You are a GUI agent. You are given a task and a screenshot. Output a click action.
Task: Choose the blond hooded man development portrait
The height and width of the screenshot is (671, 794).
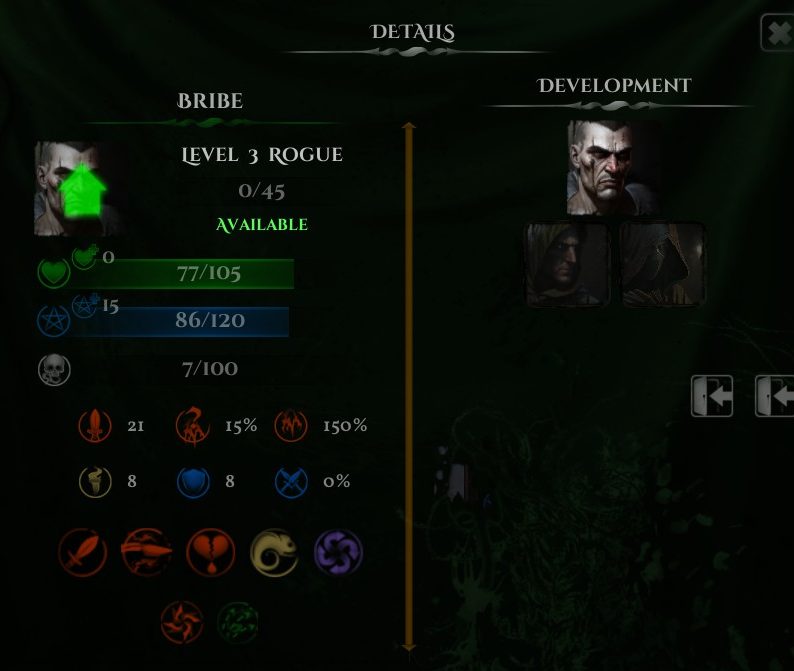(568, 264)
